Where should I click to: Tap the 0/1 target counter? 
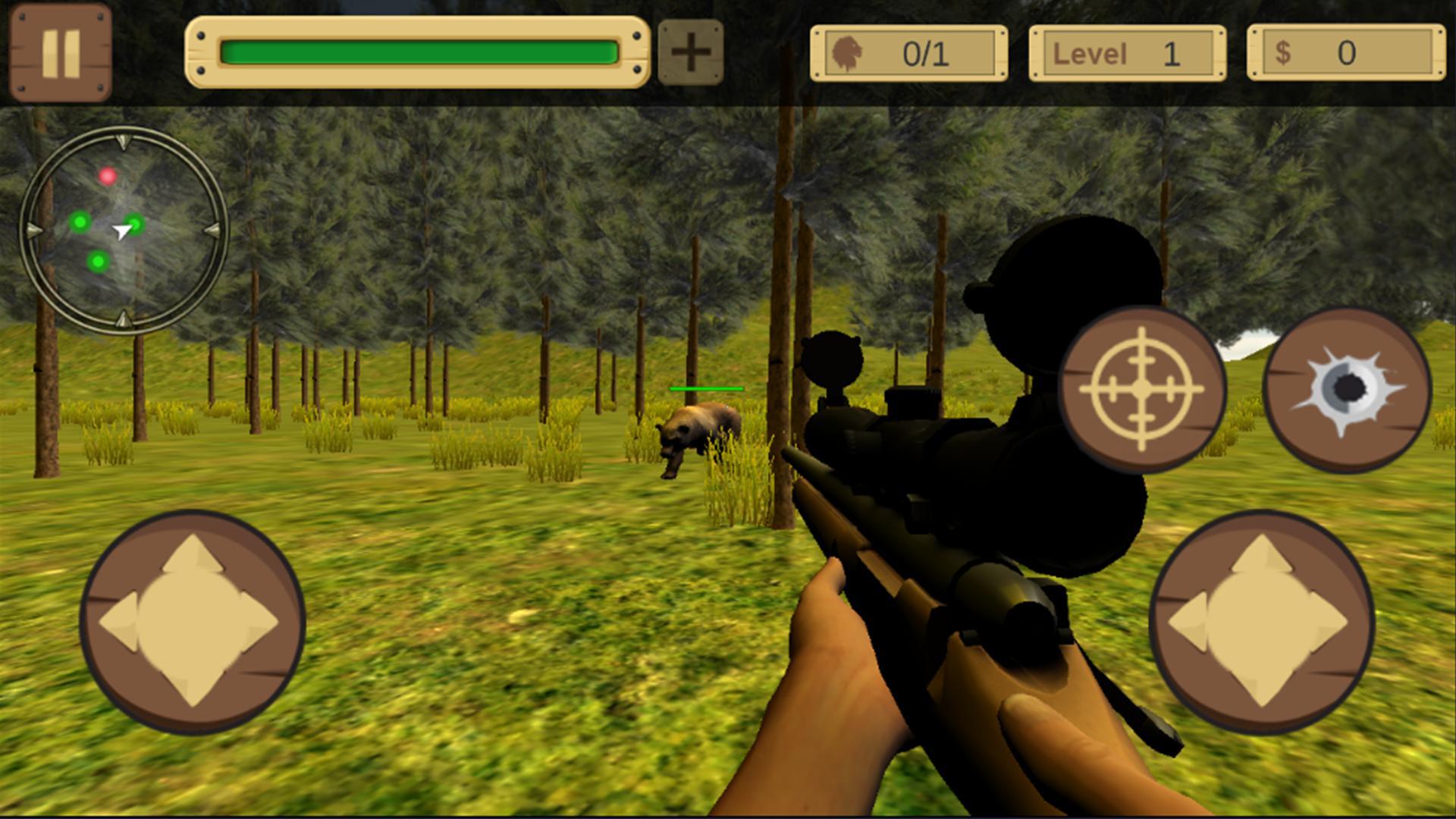coord(927,53)
